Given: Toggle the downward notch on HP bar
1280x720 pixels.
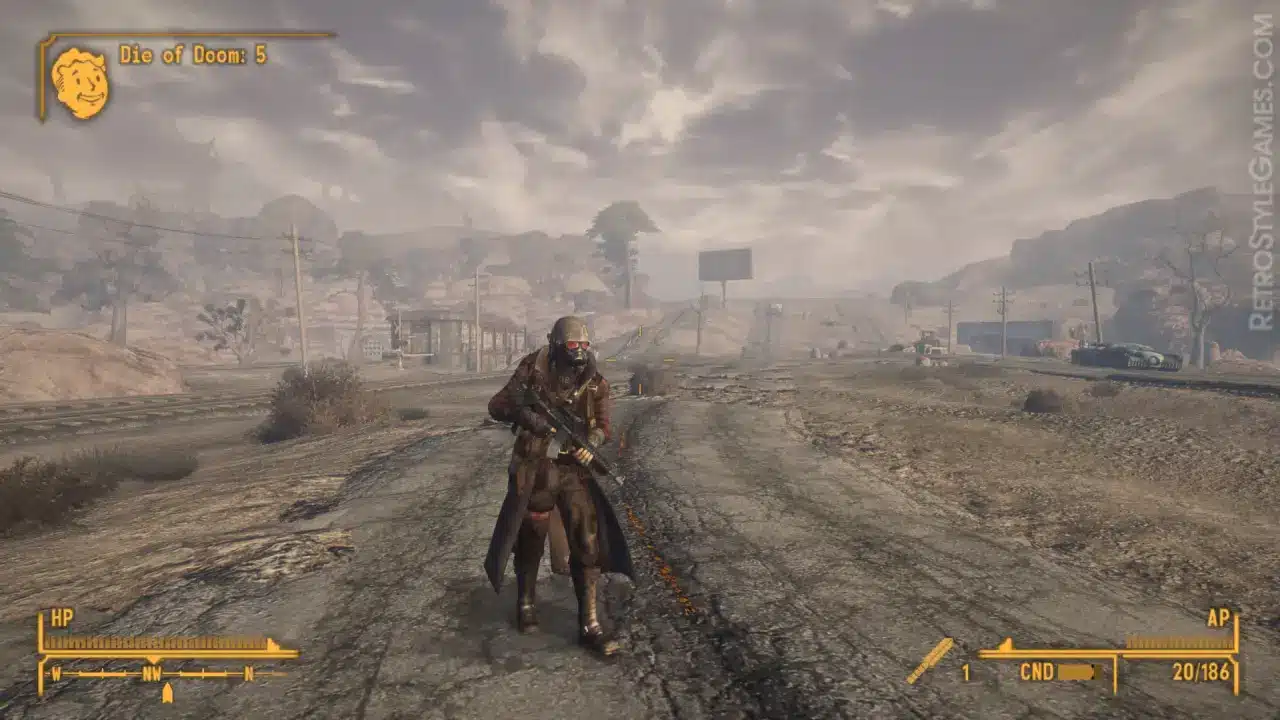Looking at the screenshot, I should click(153, 659).
